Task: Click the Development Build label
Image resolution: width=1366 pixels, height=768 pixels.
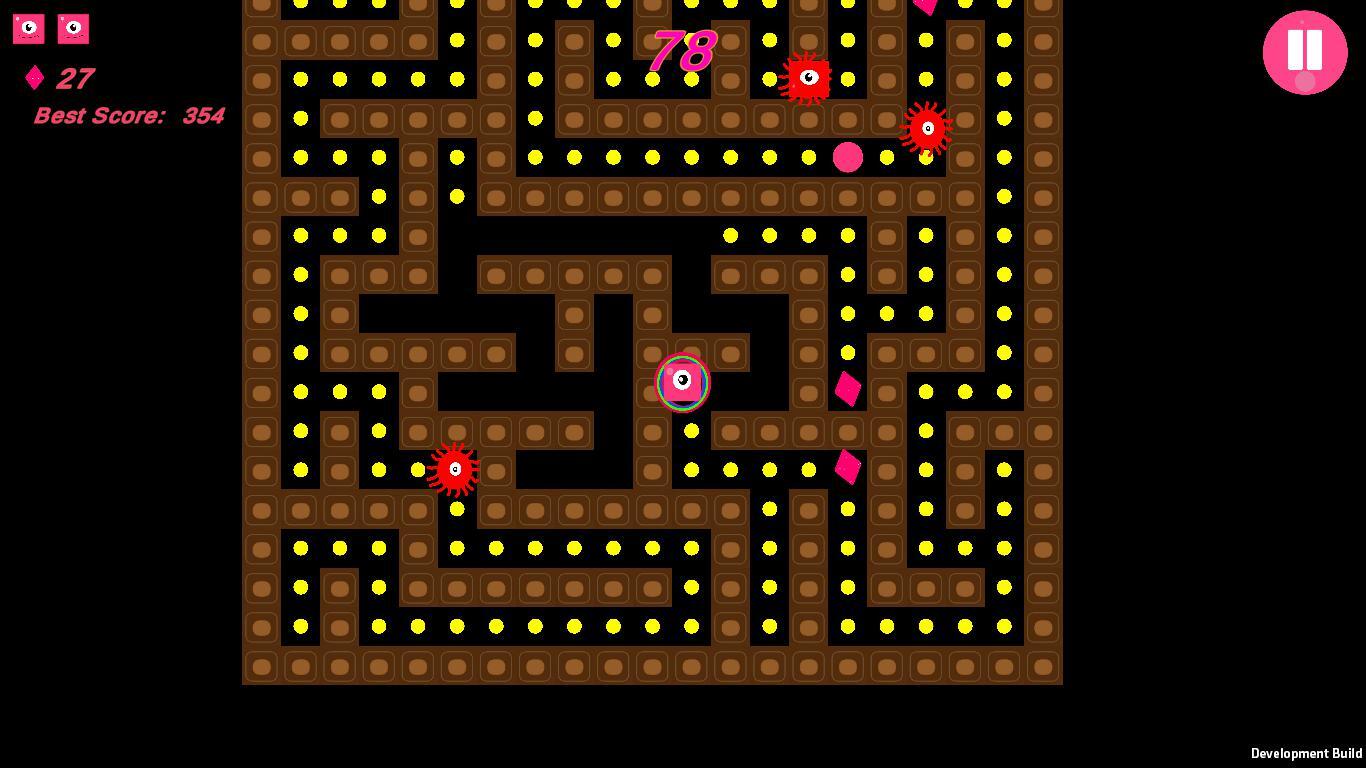Action: click(1305, 753)
